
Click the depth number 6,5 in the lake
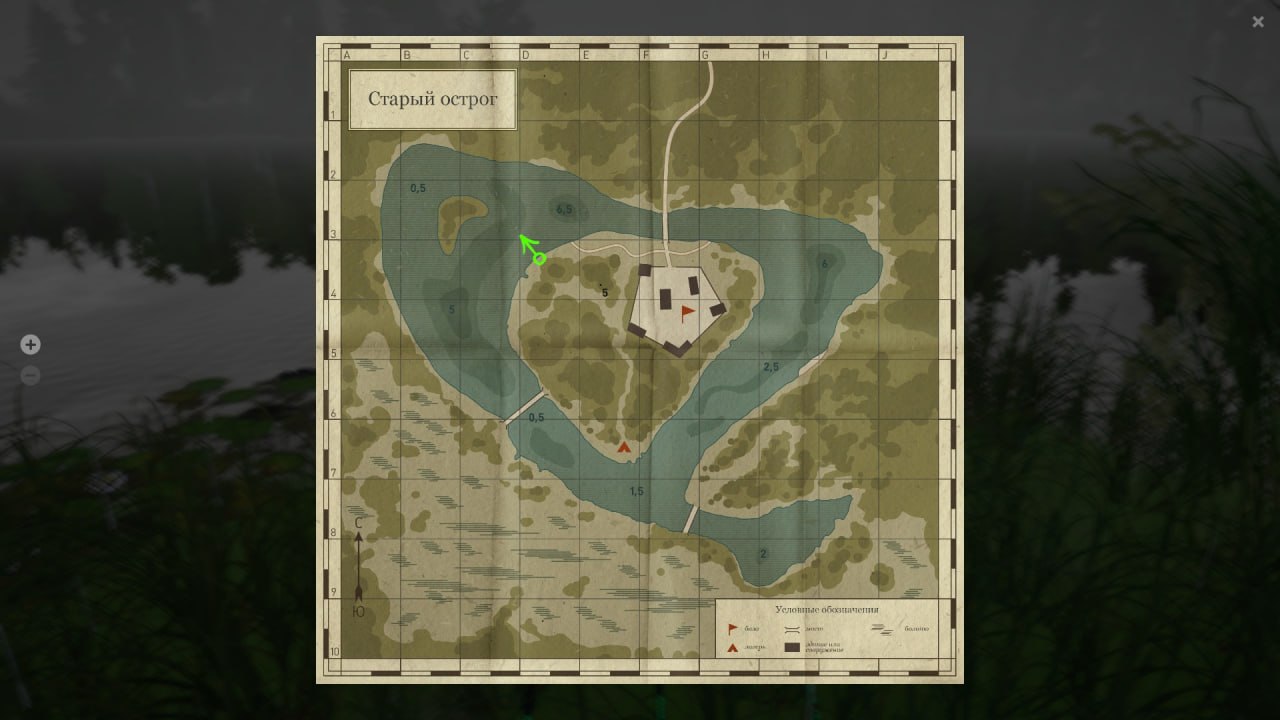pos(565,210)
